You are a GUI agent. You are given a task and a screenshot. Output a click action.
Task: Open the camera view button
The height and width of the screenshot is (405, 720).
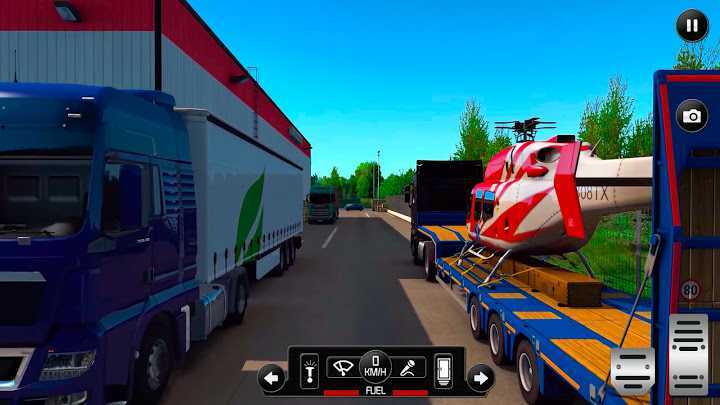point(691,116)
